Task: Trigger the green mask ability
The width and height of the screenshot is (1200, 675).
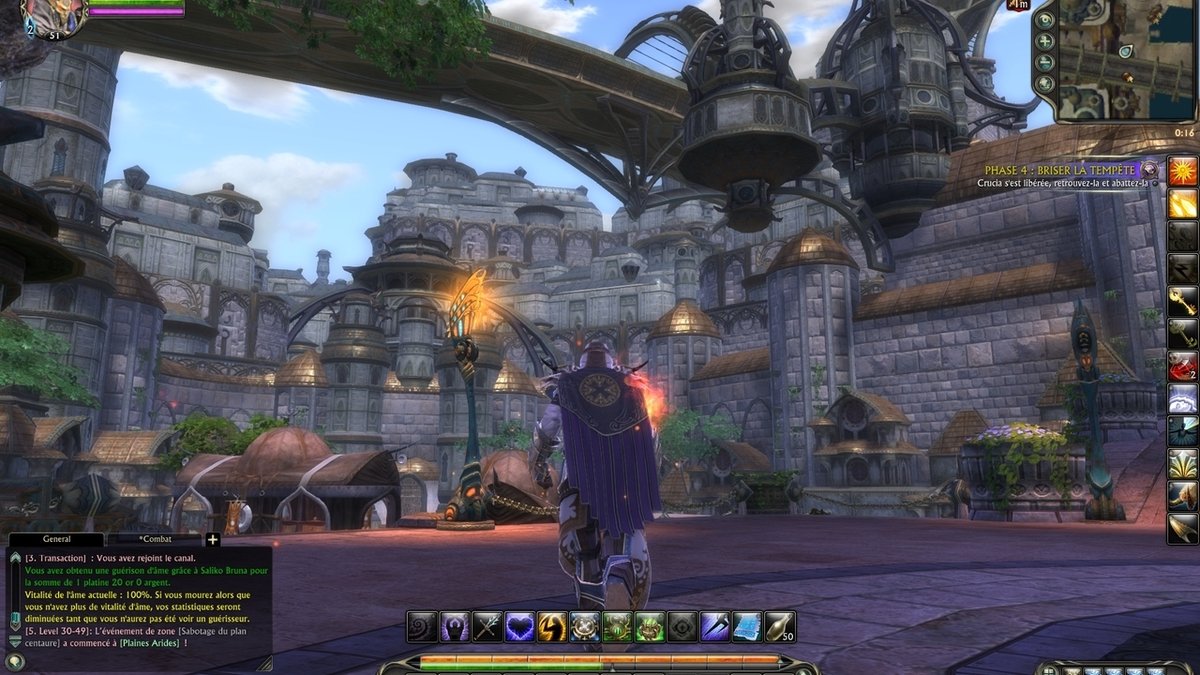Action: point(649,626)
